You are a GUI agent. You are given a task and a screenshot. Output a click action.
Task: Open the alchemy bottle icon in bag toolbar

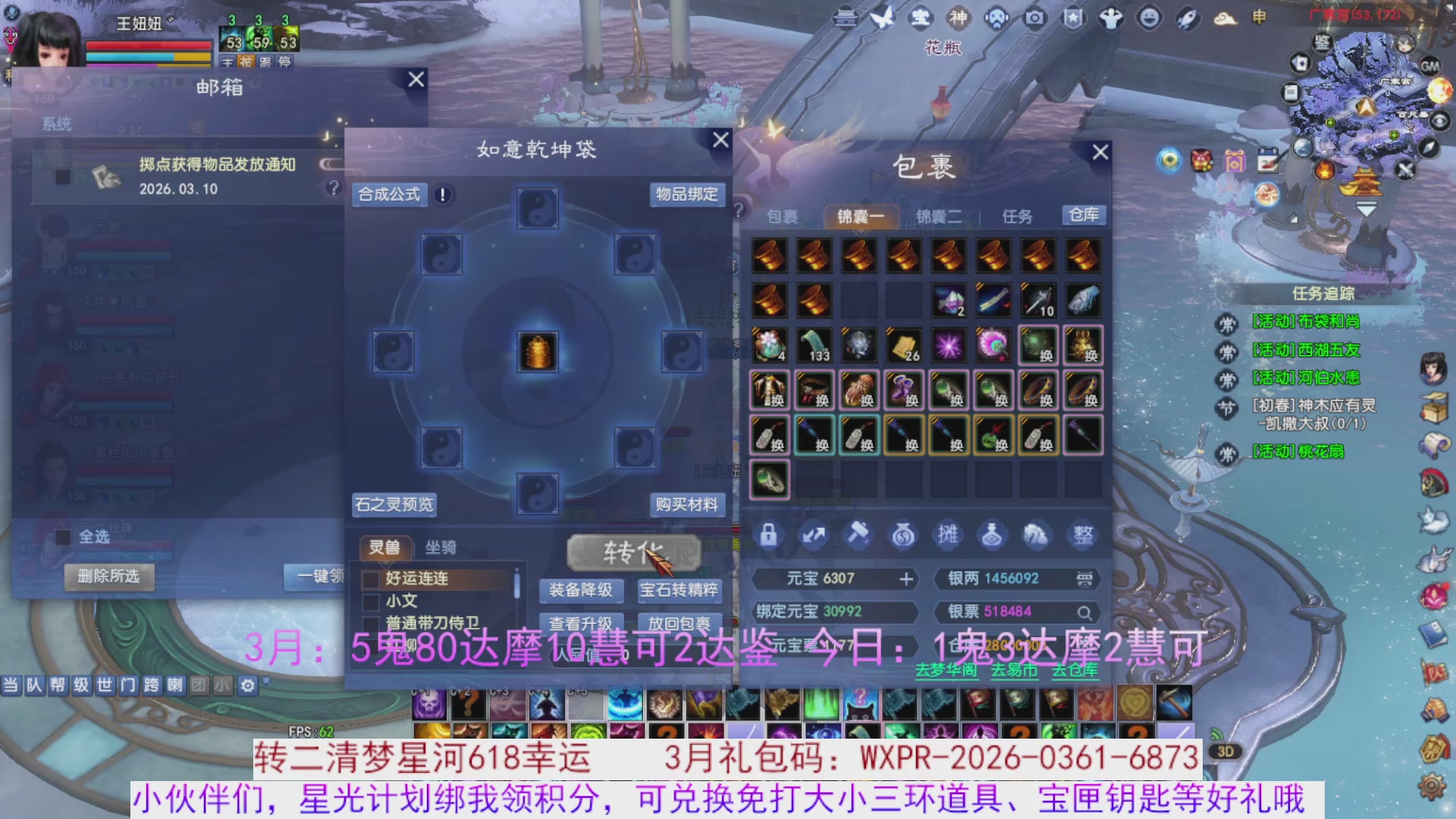click(x=993, y=535)
